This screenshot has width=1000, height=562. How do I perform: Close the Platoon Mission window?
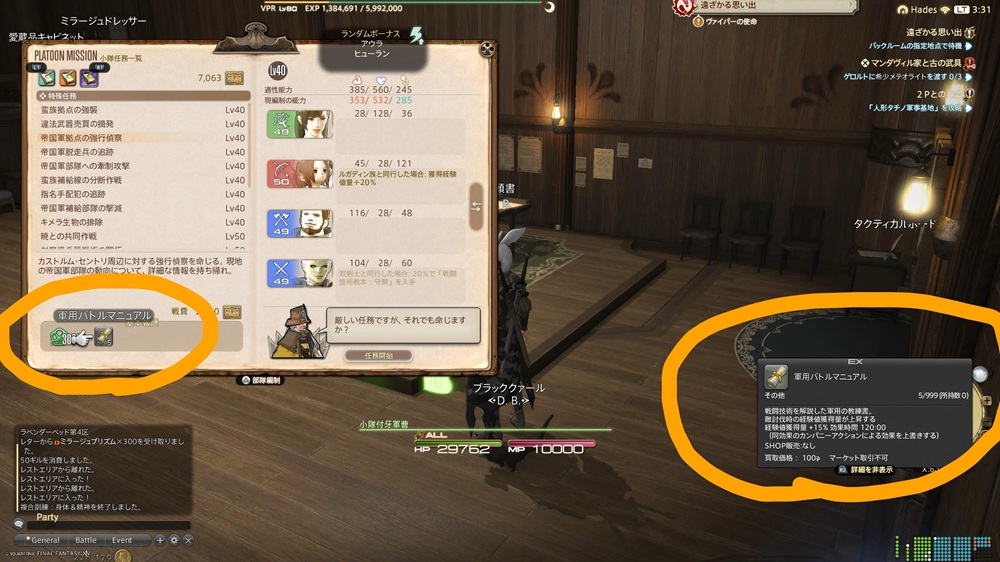(x=487, y=47)
